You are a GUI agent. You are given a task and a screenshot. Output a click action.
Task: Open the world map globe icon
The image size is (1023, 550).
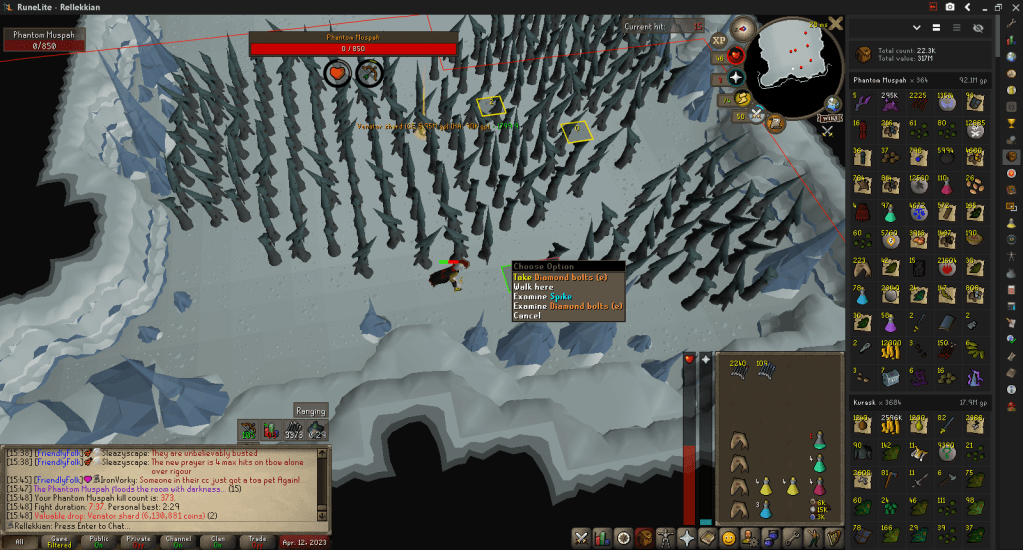click(x=832, y=105)
